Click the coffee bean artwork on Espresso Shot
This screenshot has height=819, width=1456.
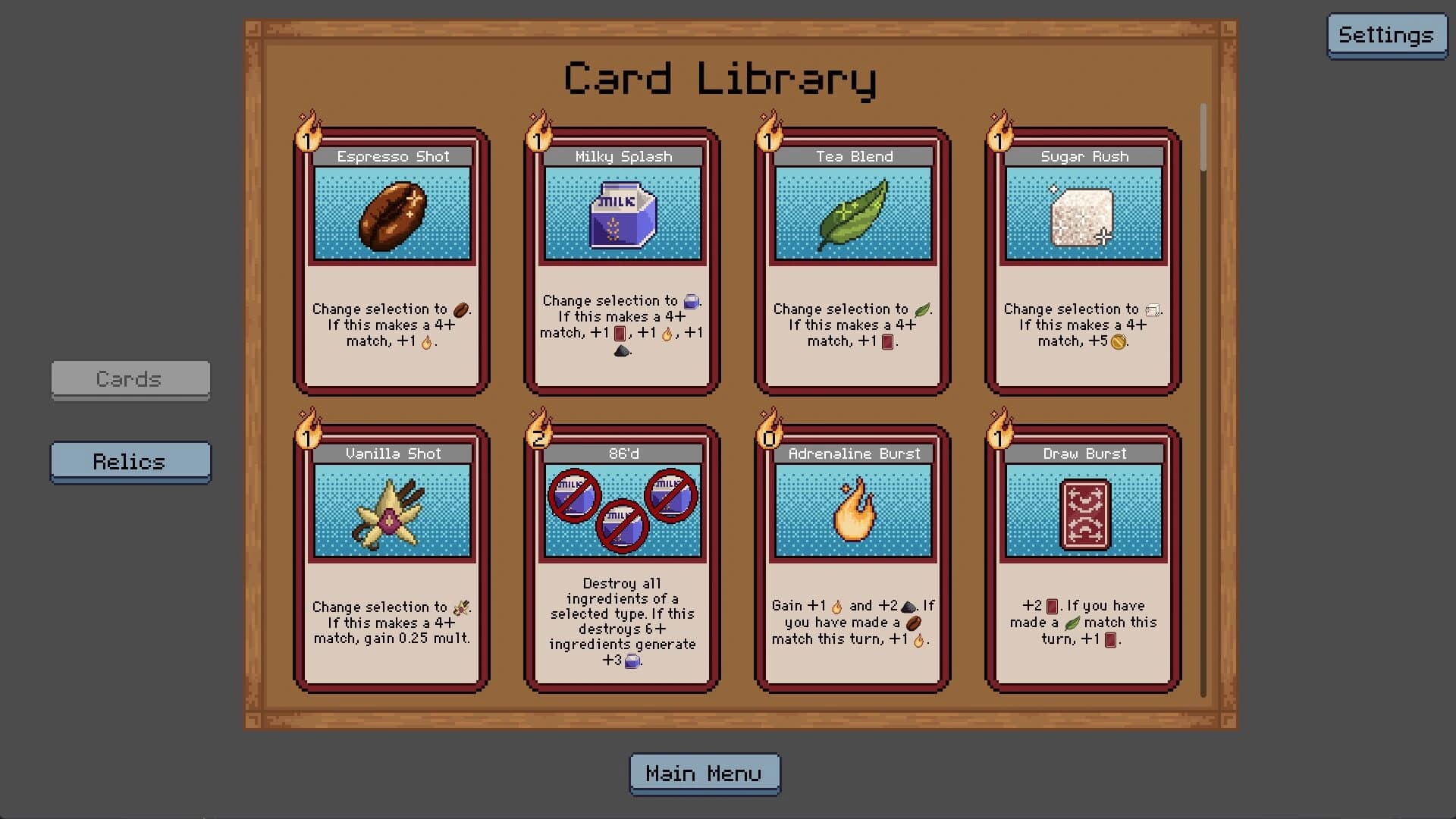[391, 215]
